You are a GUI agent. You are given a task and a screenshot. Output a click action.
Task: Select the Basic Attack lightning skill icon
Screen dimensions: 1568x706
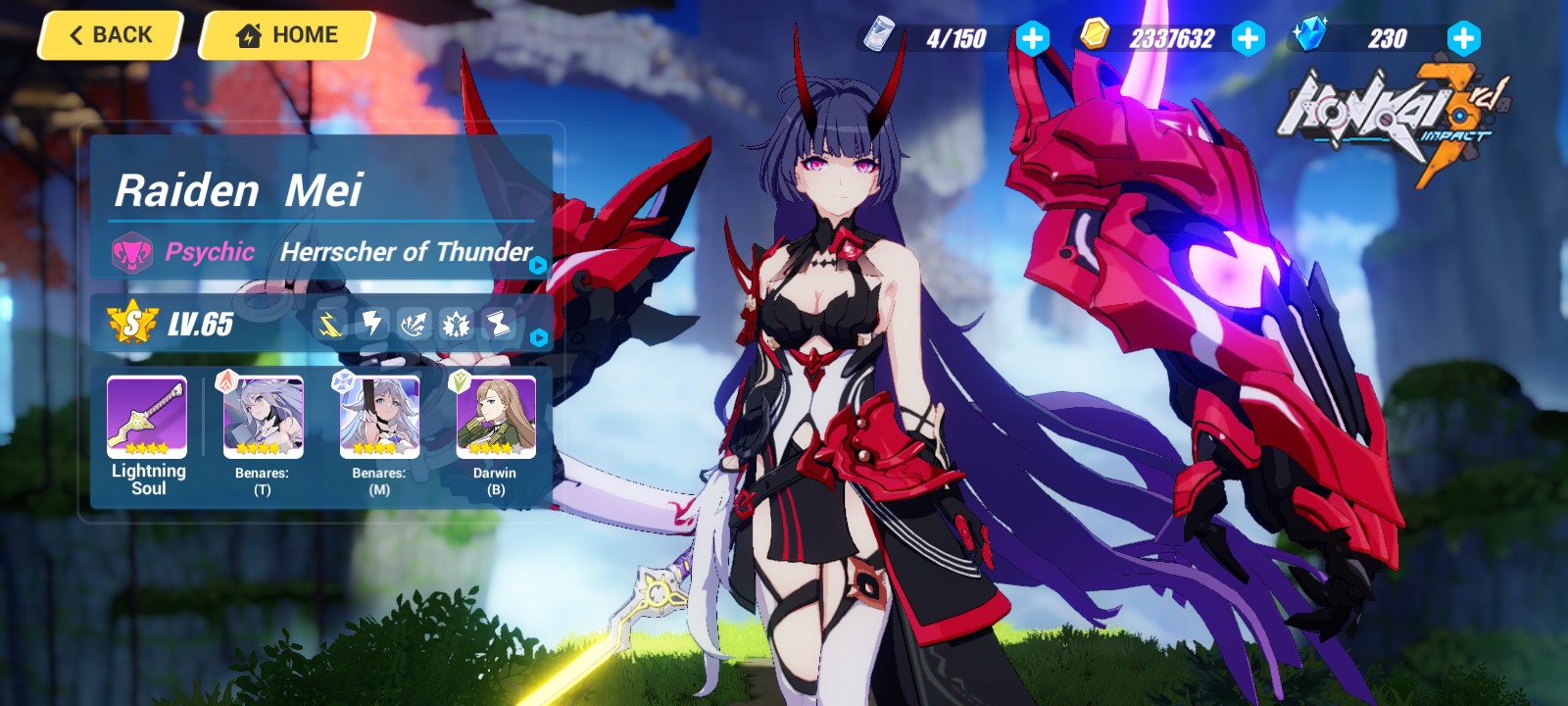coord(329,324)
